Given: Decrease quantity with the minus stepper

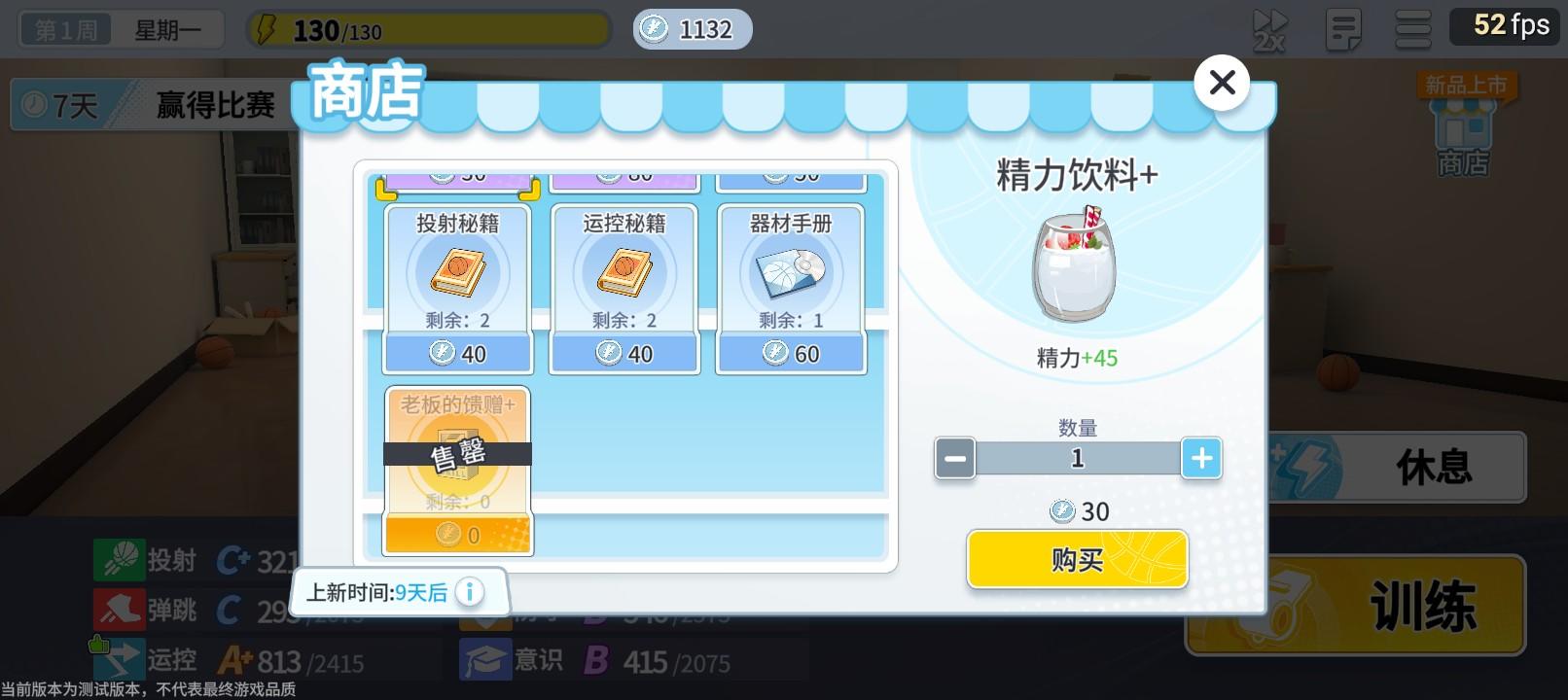Looking at the screenshot, I should click(x=954, y=458).
